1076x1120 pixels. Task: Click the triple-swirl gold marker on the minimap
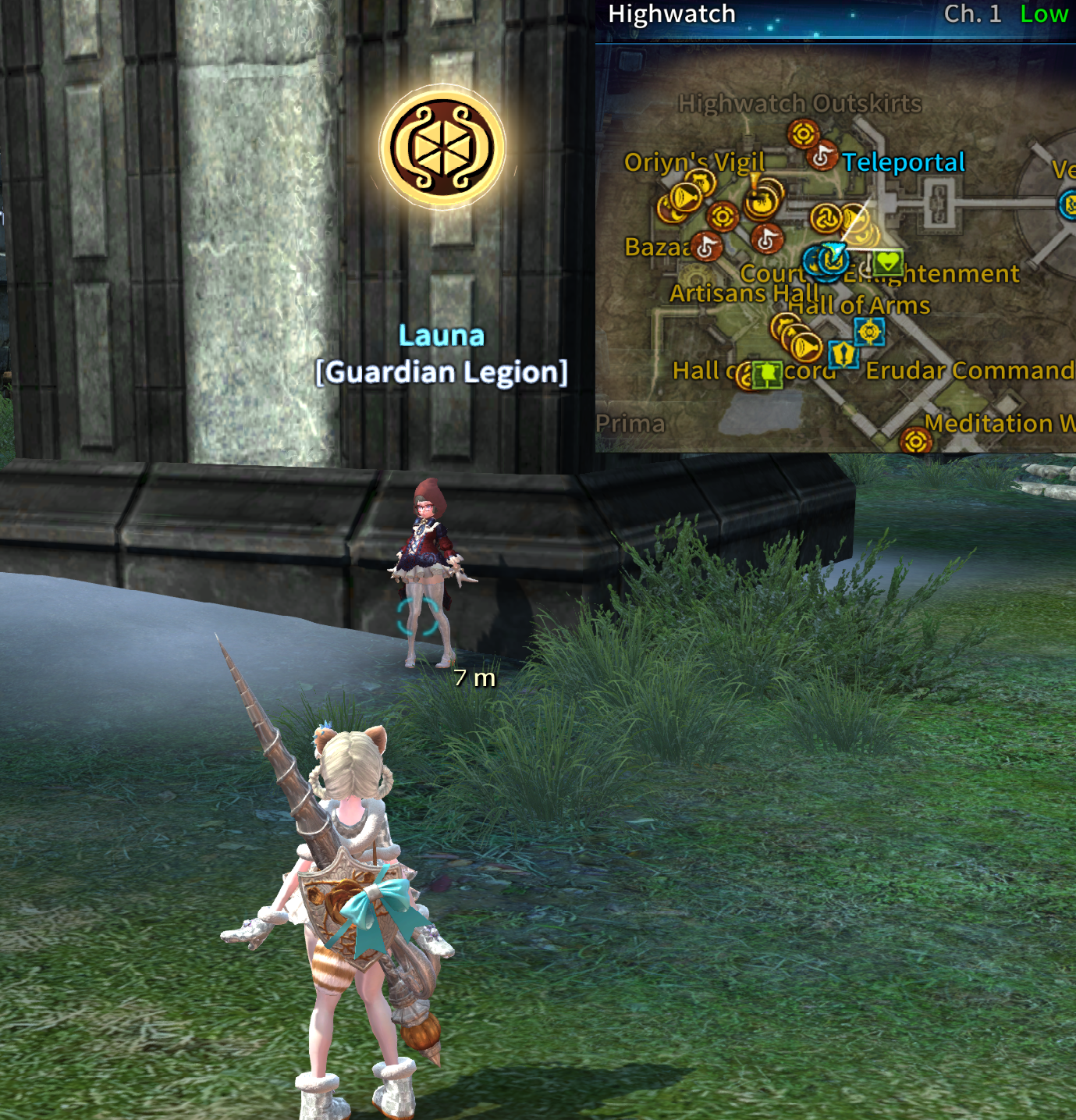click(x=825, y=218)
